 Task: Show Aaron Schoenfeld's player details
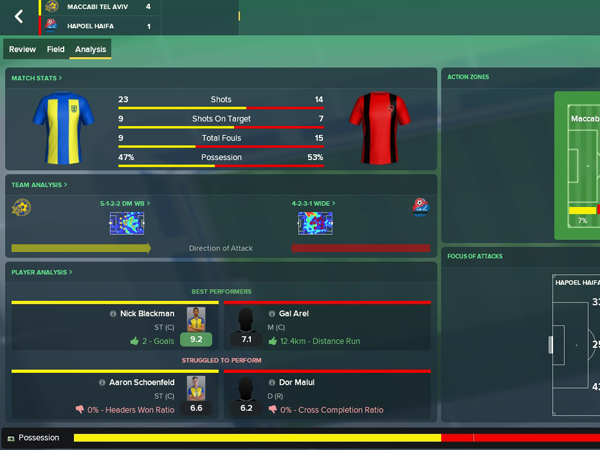(143, 382)
